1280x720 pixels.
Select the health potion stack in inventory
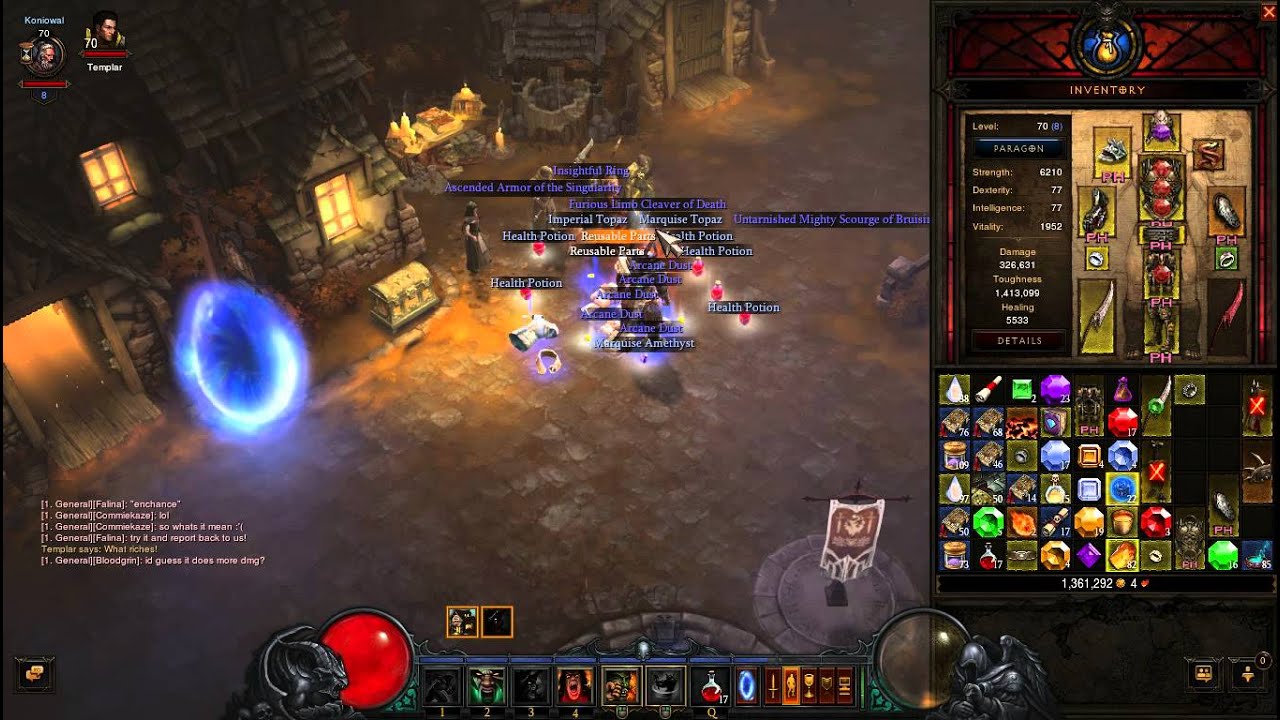pos(987,554)
